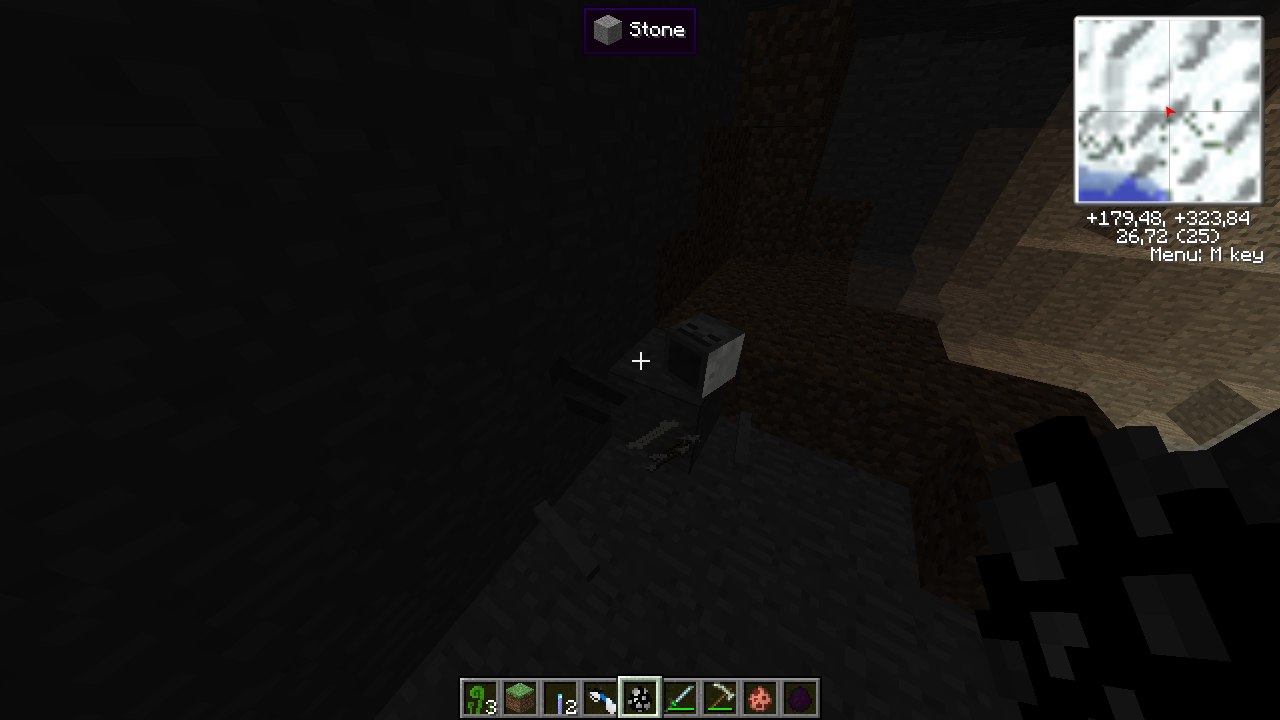Equip the pickaxe from the hotbar
The height and width of the screenshot is (720, 1280).
(x=720, y=698)
